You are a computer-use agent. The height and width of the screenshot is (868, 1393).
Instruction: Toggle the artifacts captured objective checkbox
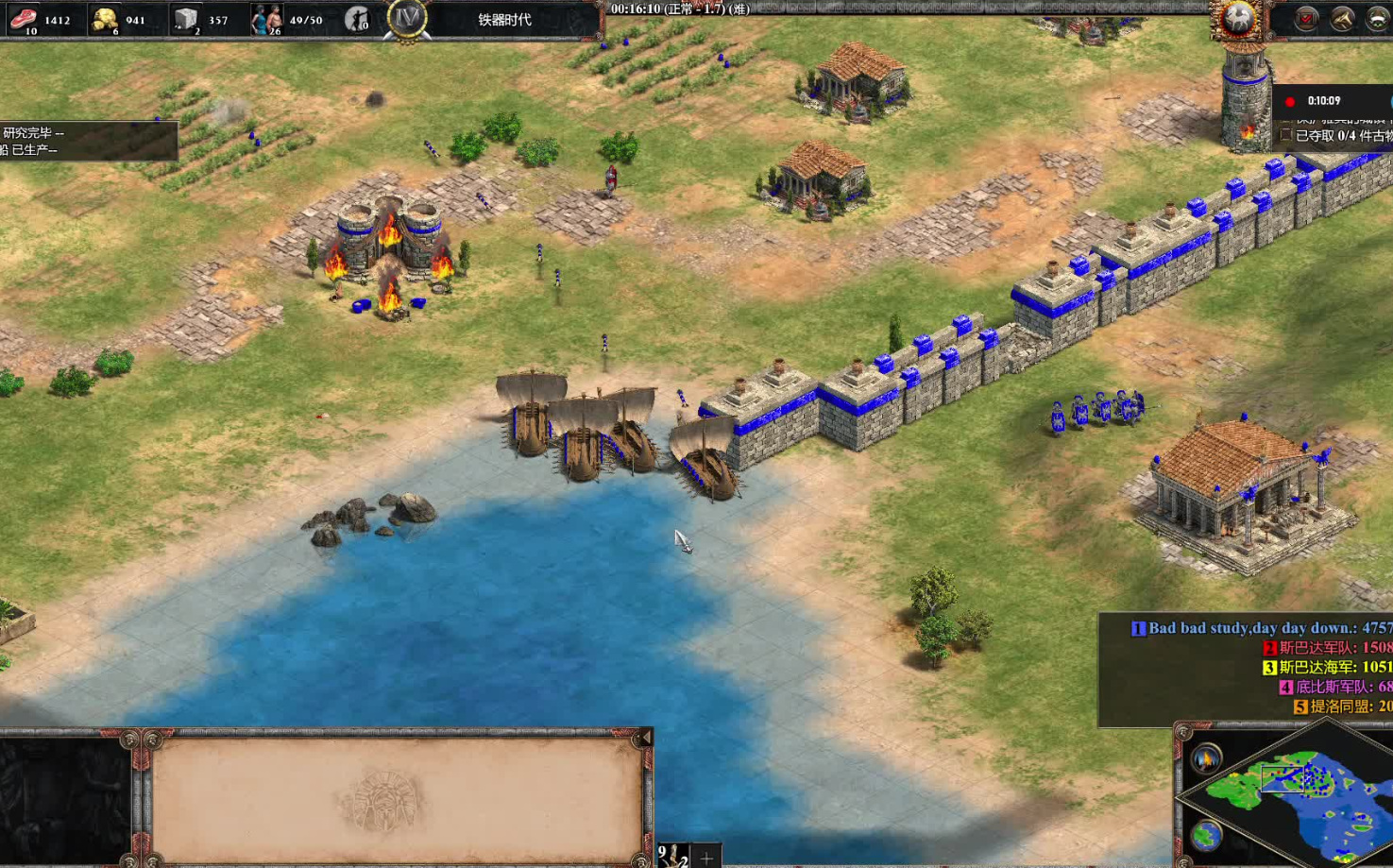1285,136
